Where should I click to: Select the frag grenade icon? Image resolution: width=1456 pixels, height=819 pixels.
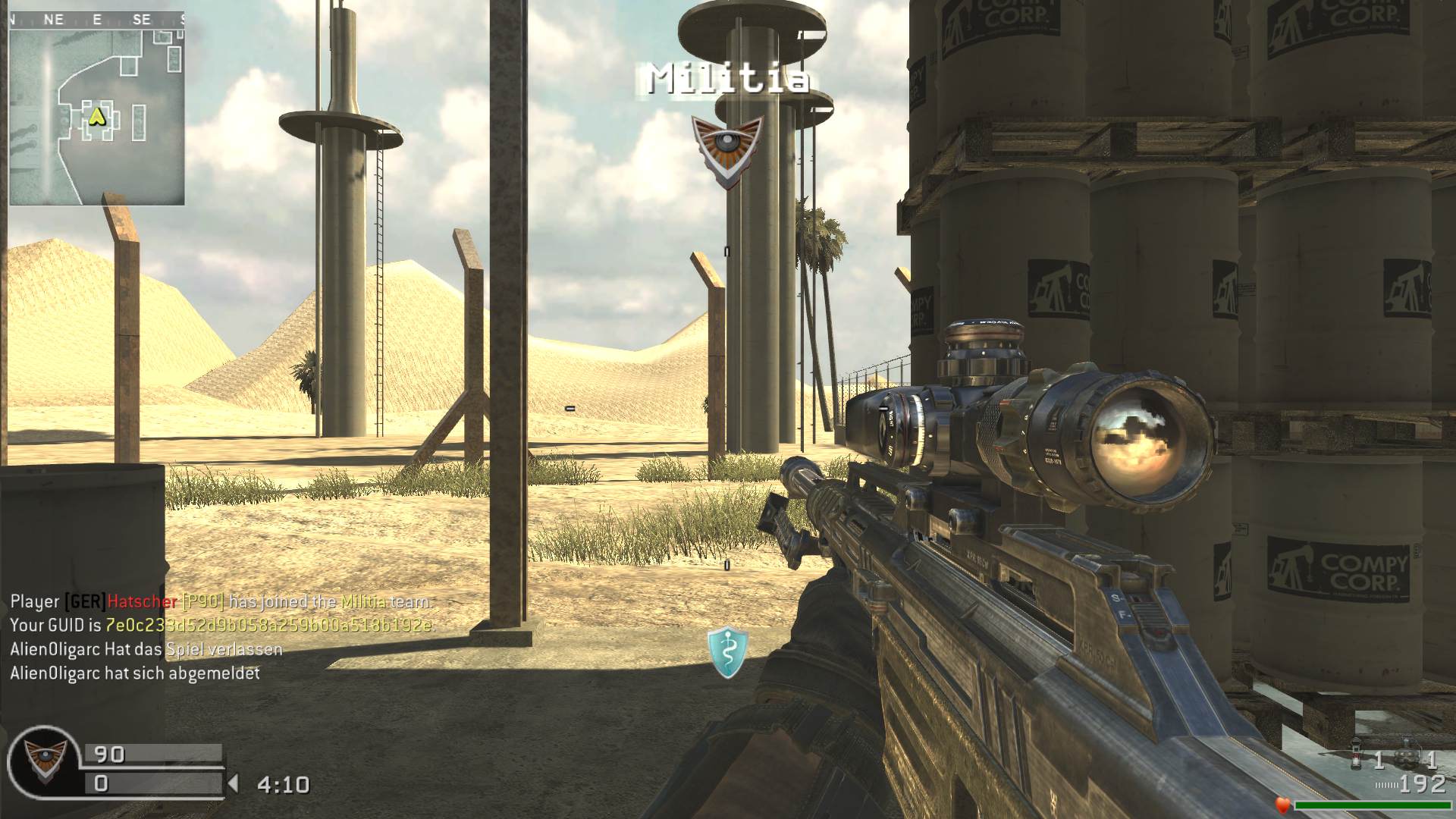1405,757
